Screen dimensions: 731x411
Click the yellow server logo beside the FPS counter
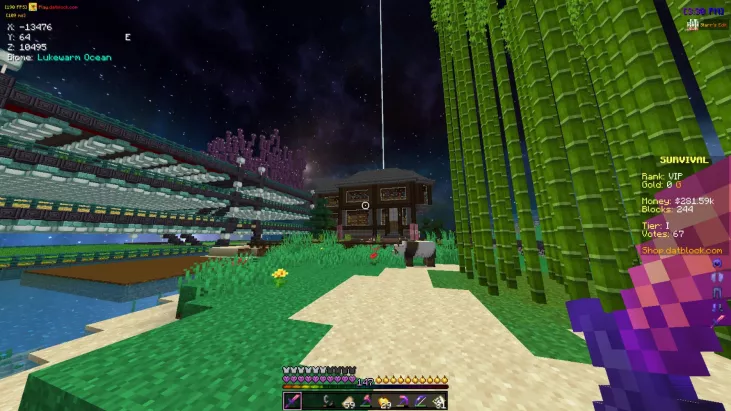coord(32,7)
